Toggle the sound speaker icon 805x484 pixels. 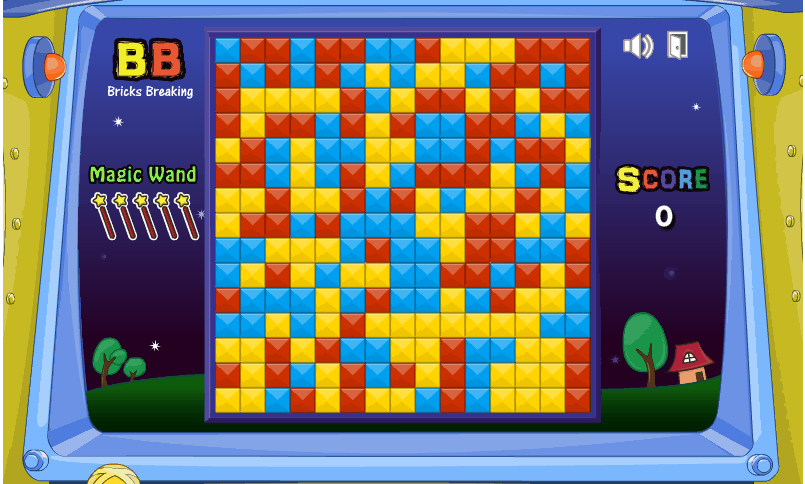point(637,46)
